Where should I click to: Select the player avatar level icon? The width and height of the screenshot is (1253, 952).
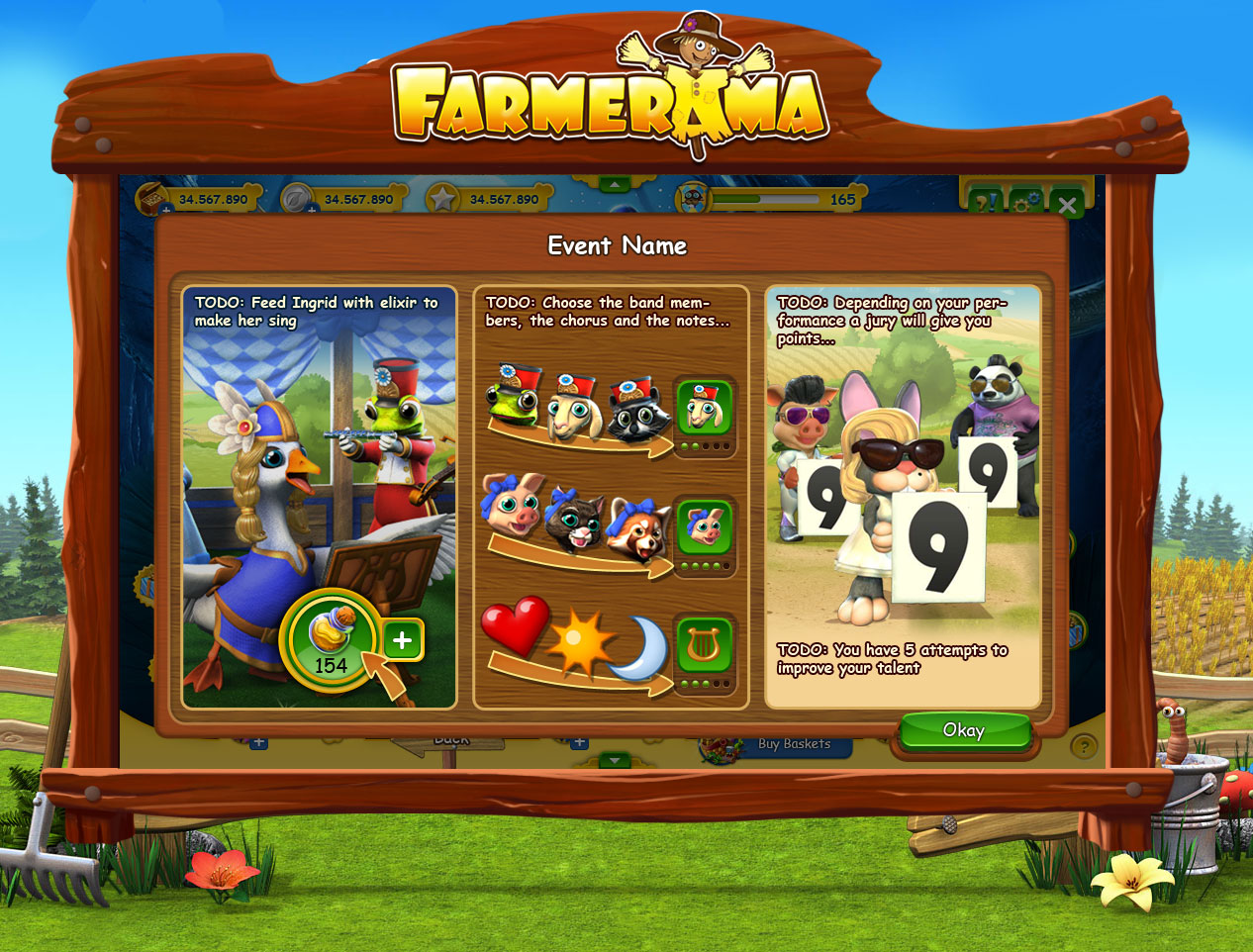pos(693,199)
